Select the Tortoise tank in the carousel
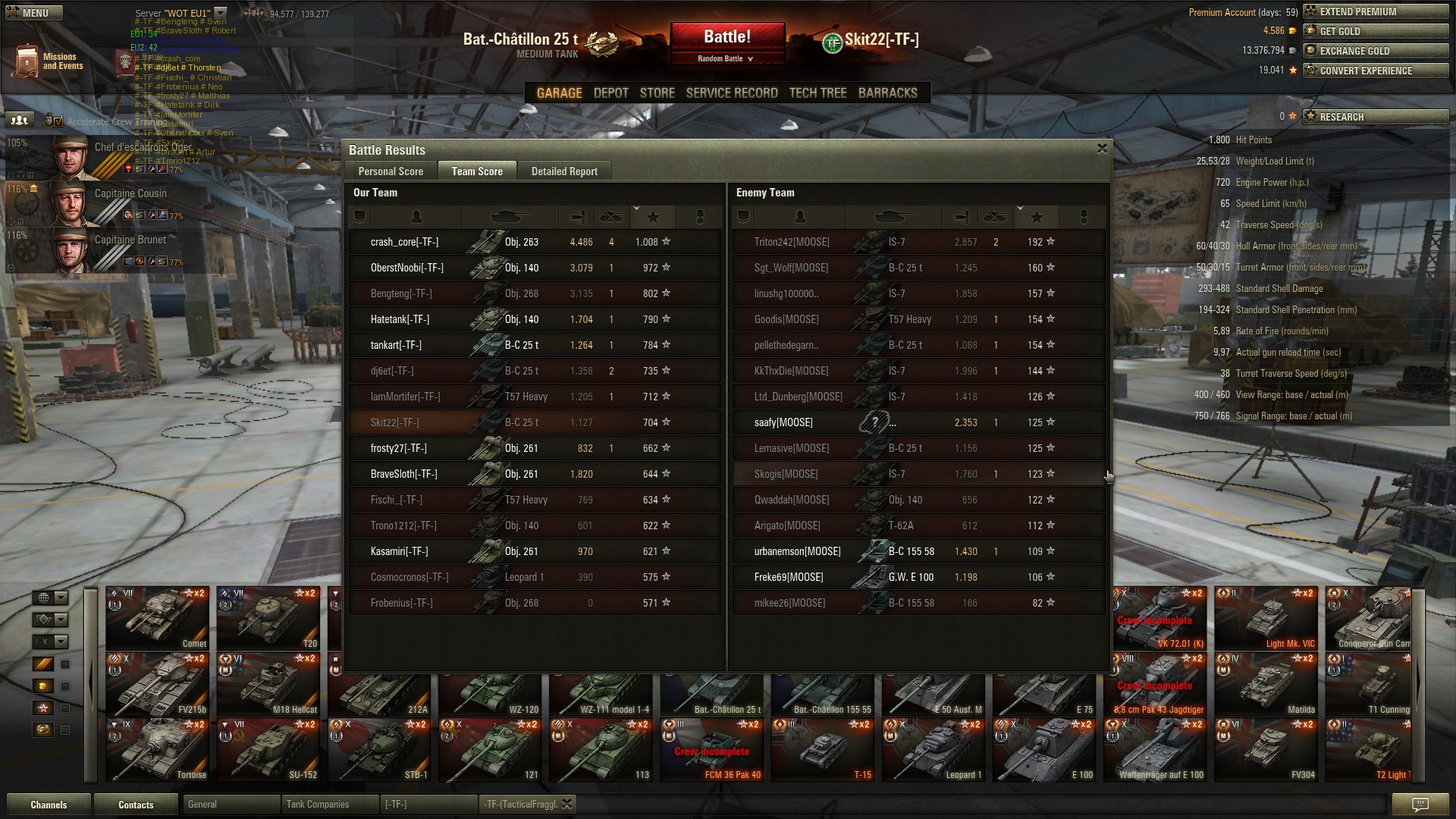Viewport: 1456px width, 819px height. (x=157, y=750)
